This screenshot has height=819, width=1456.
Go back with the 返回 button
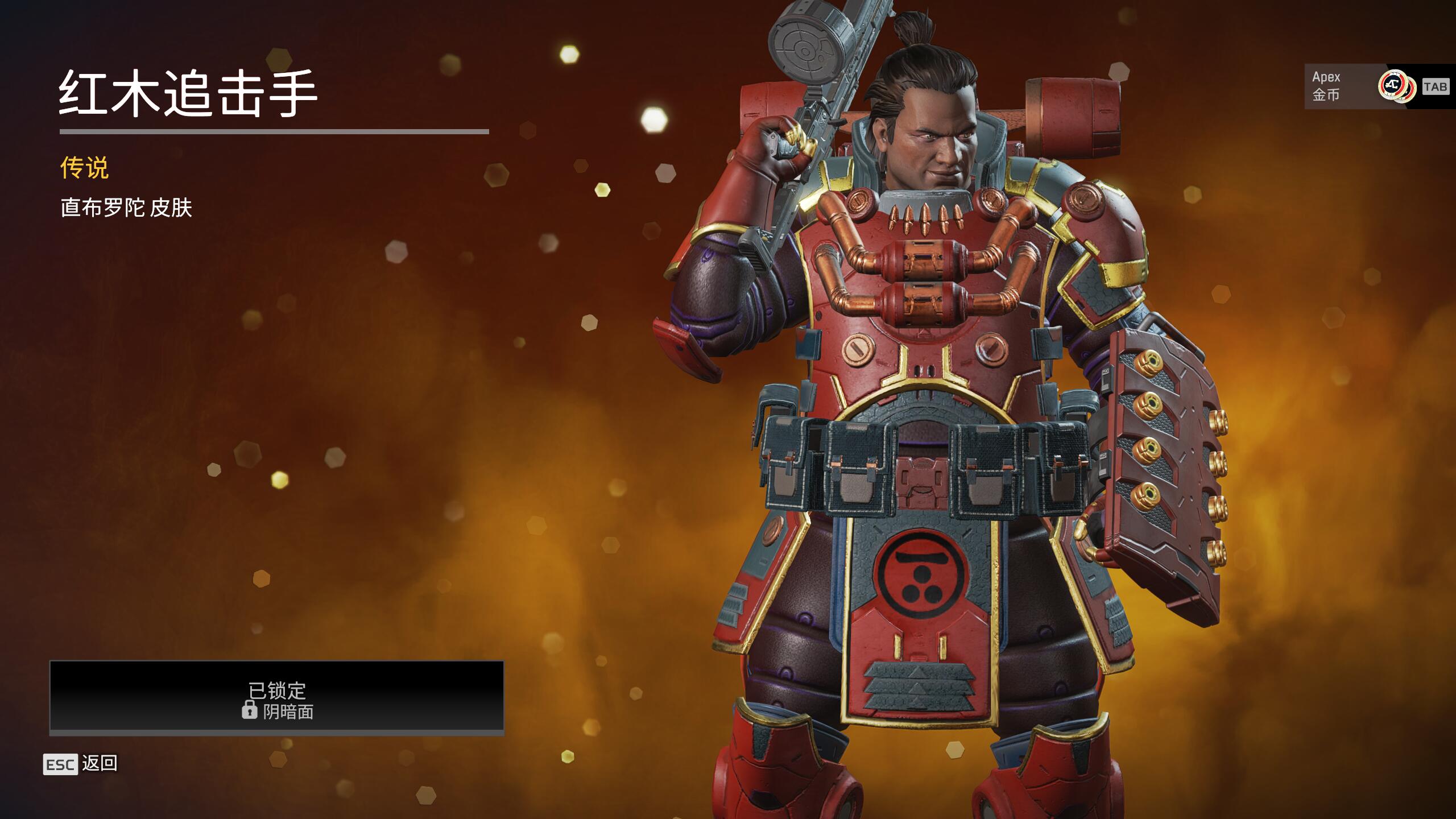(81, 764)
